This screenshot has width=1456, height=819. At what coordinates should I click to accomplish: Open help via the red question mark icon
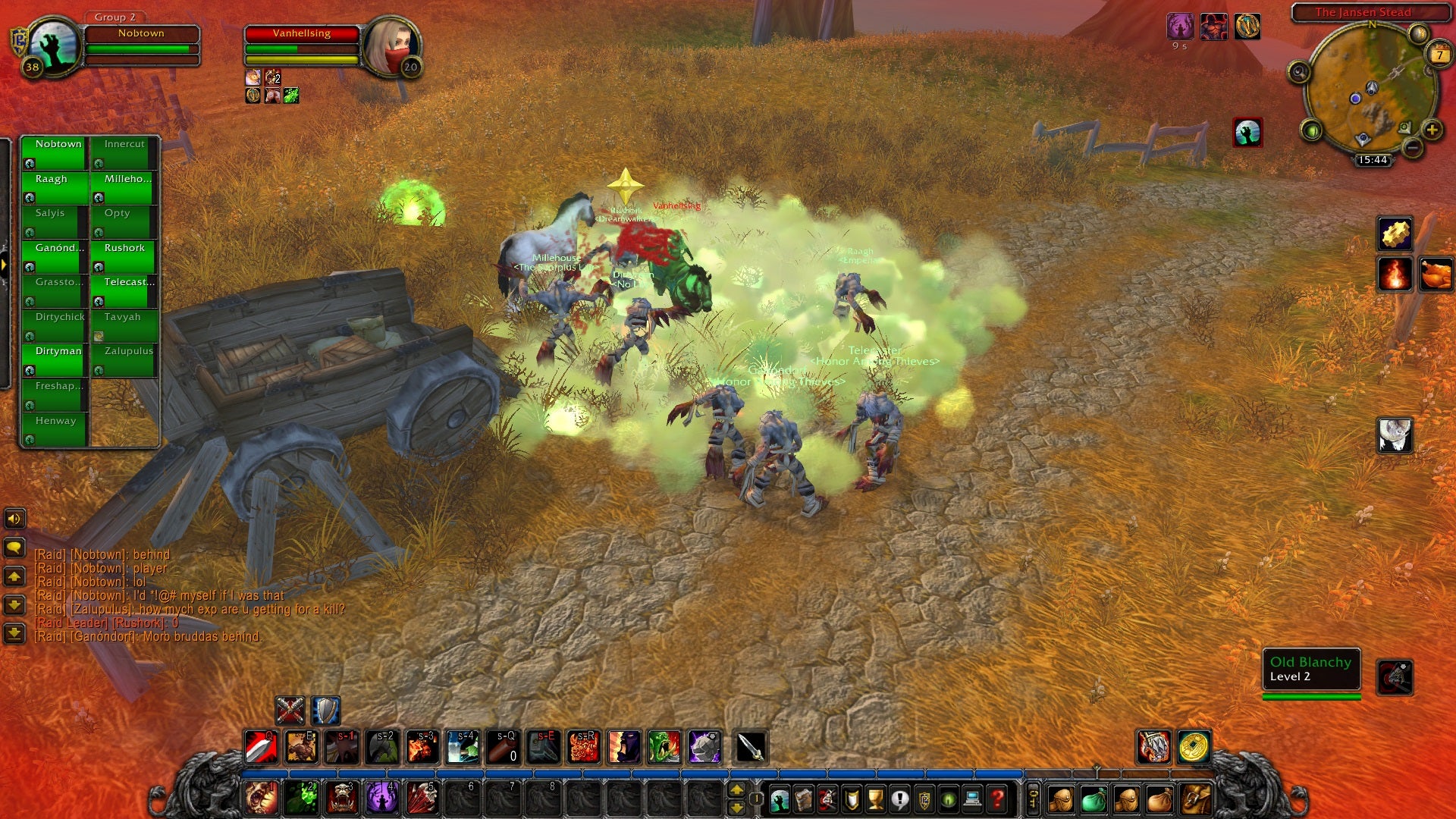pyautogui.click(x=996, y=799)
